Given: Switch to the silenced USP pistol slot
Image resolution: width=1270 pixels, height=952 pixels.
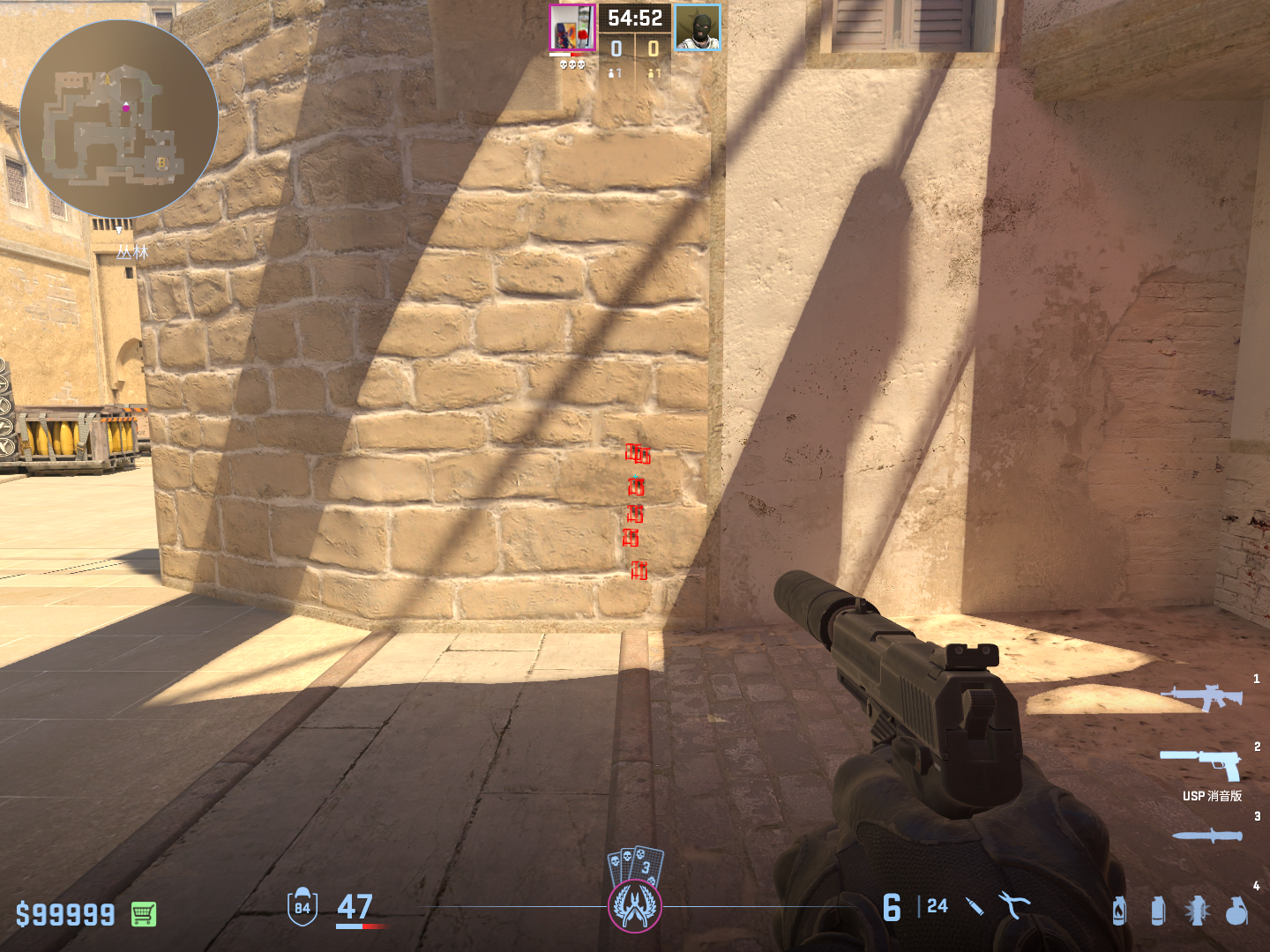Looking at the screenshot, I should (x=1202, y=763).
